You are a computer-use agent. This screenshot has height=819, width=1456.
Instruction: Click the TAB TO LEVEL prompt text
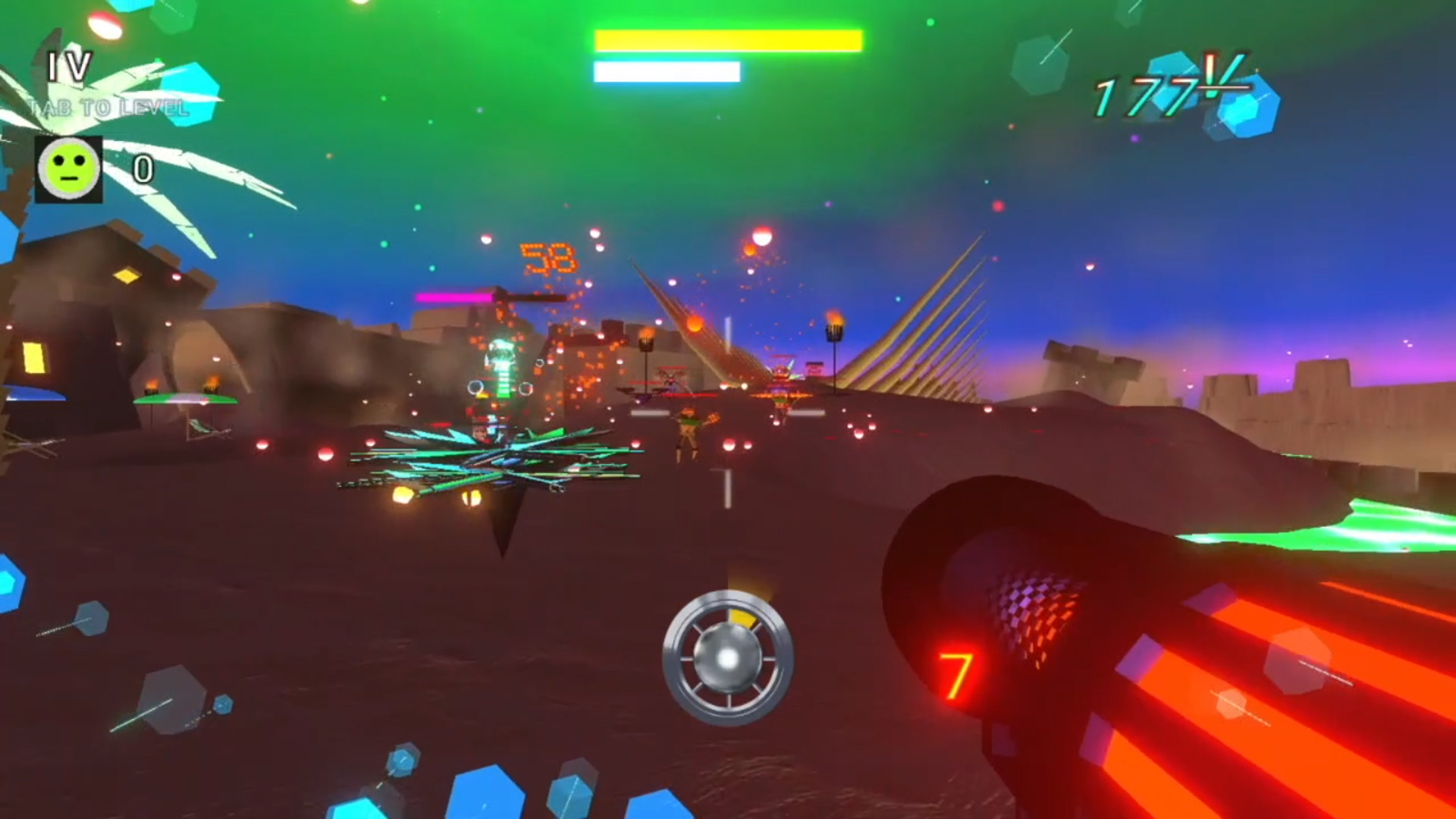coord(107,108)
